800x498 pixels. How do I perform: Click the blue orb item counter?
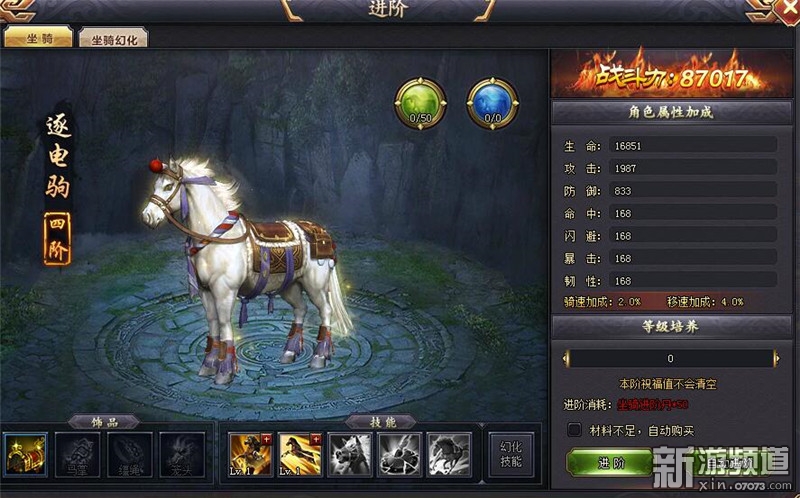pyautogui.click(x=492, y=103)
